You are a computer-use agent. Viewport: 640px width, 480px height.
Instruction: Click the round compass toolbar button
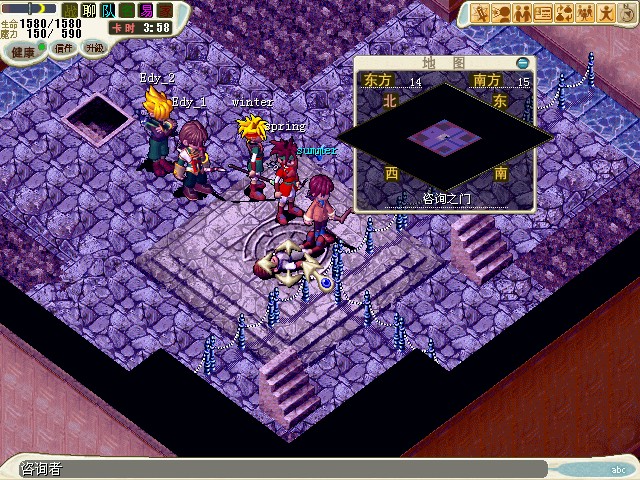(625, 13)
